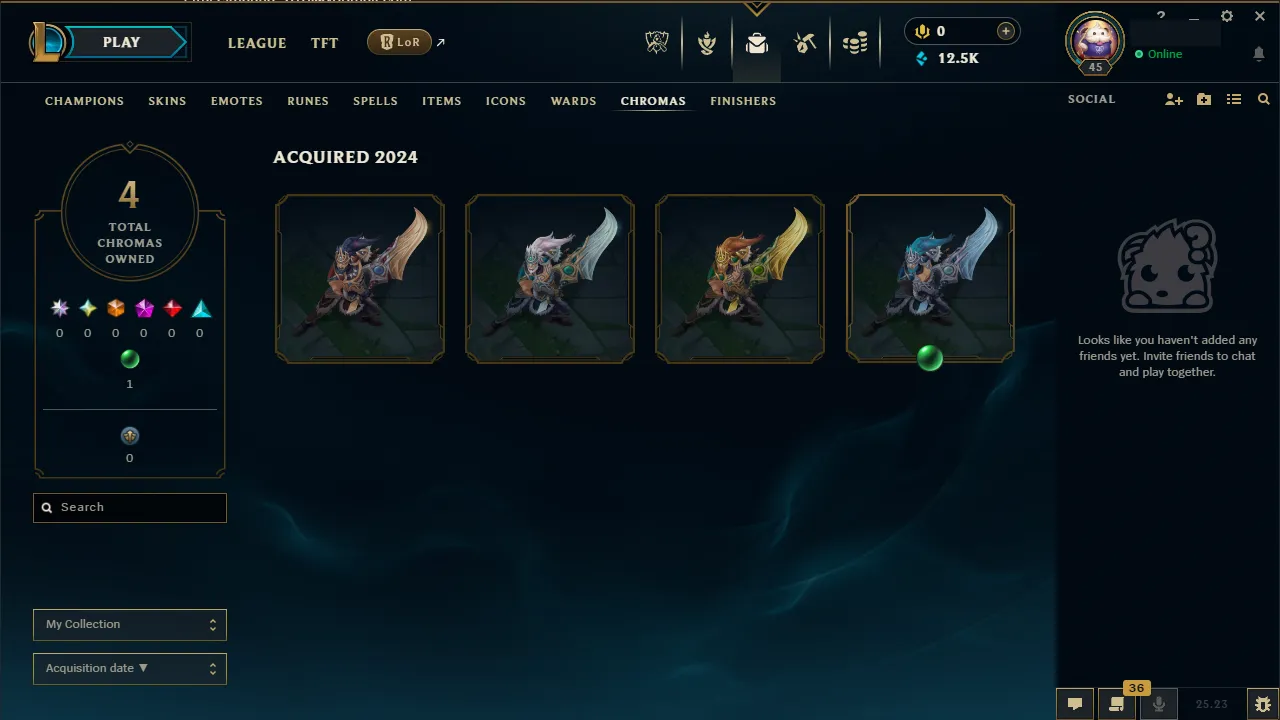Screen dimensions: 1280x720
Task: Open the Esports trophy section
Action: click(657, 42)
